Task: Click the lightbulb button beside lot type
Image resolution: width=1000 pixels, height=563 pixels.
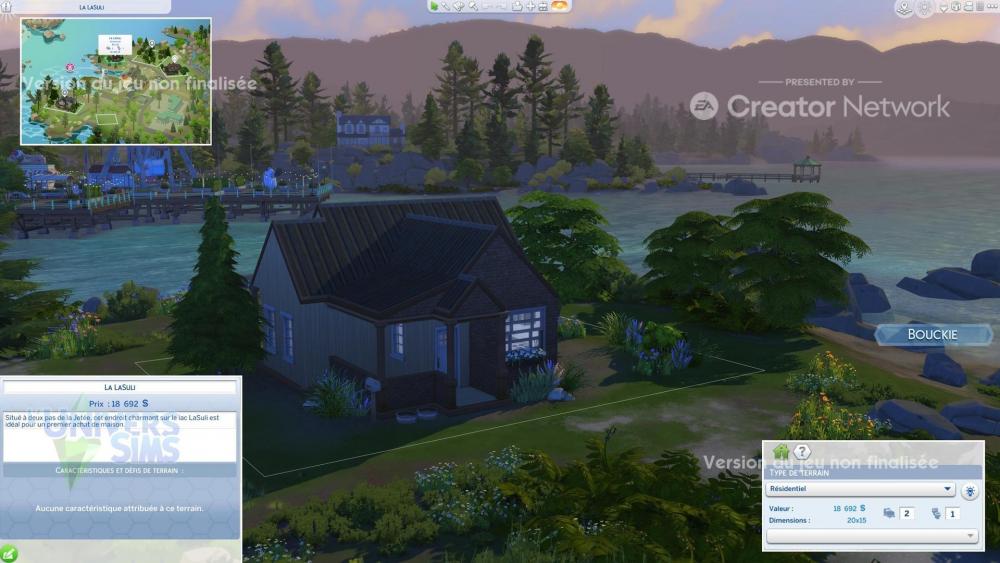Action: (970, 491)
